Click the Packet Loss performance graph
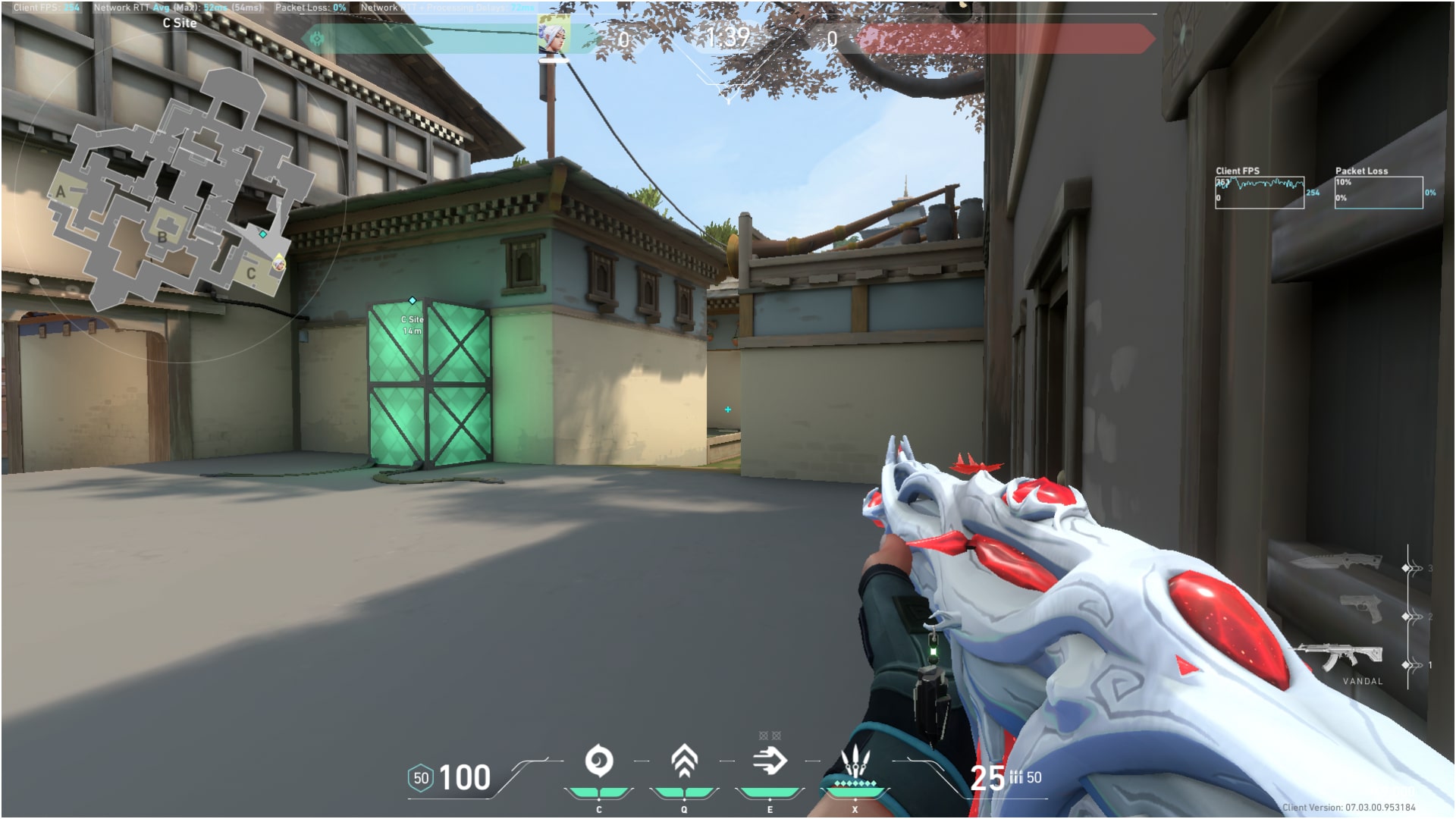 coord(1378,193)
